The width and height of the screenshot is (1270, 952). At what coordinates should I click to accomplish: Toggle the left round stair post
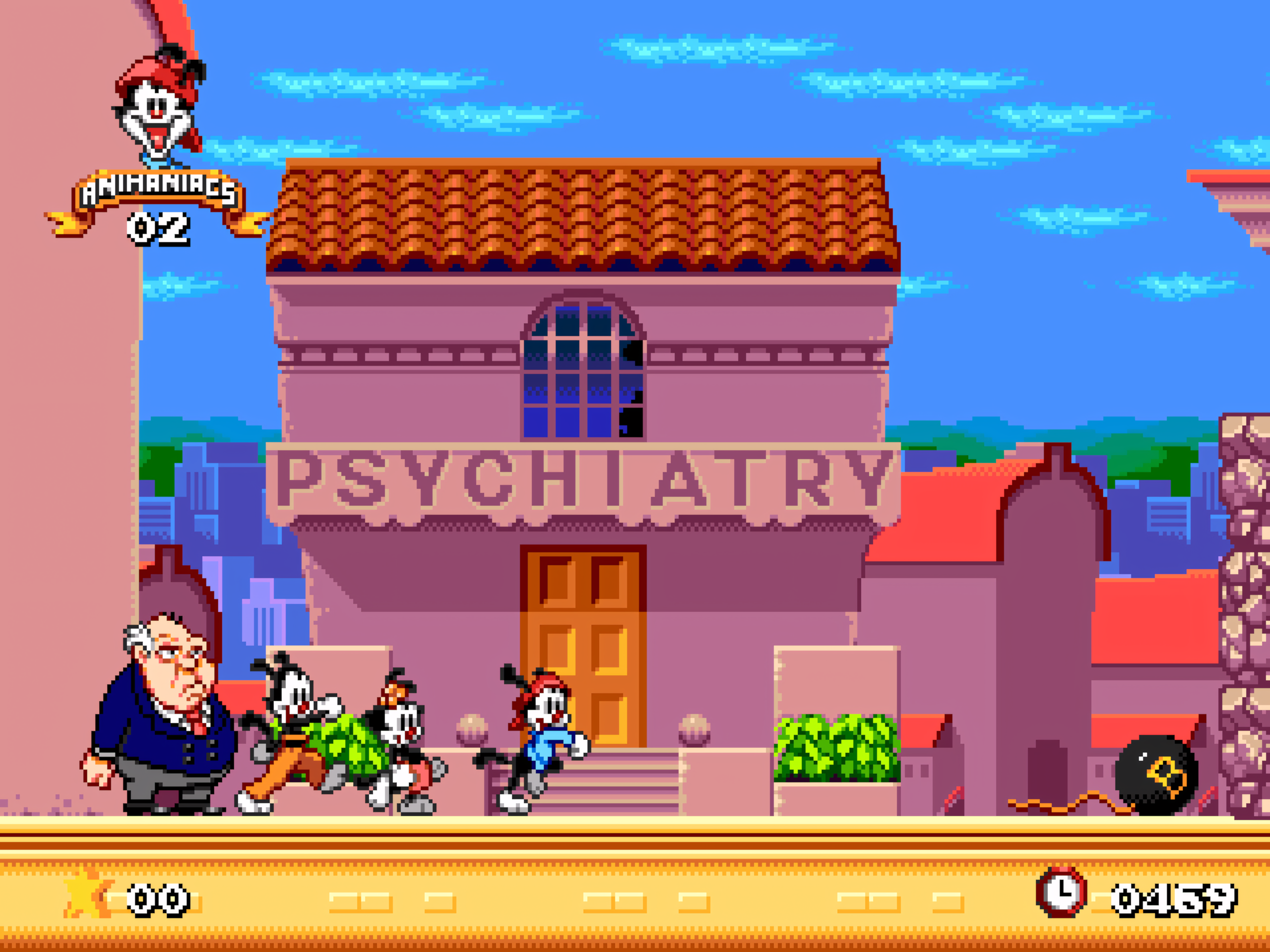(472, 729)
